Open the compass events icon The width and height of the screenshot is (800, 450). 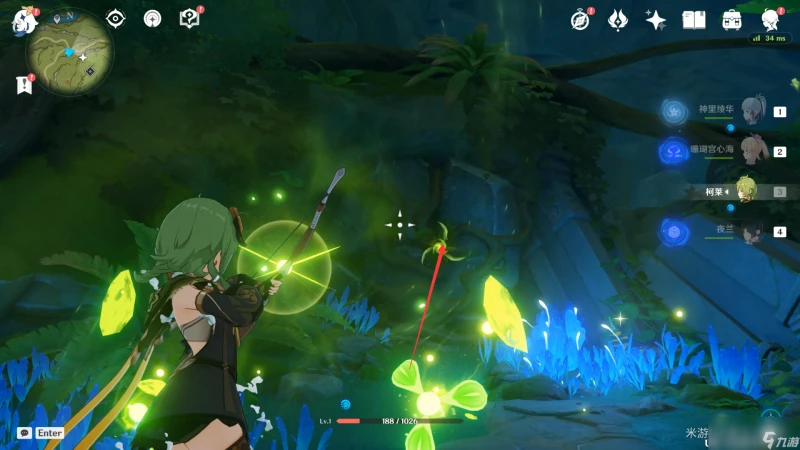tap(582, 20)
